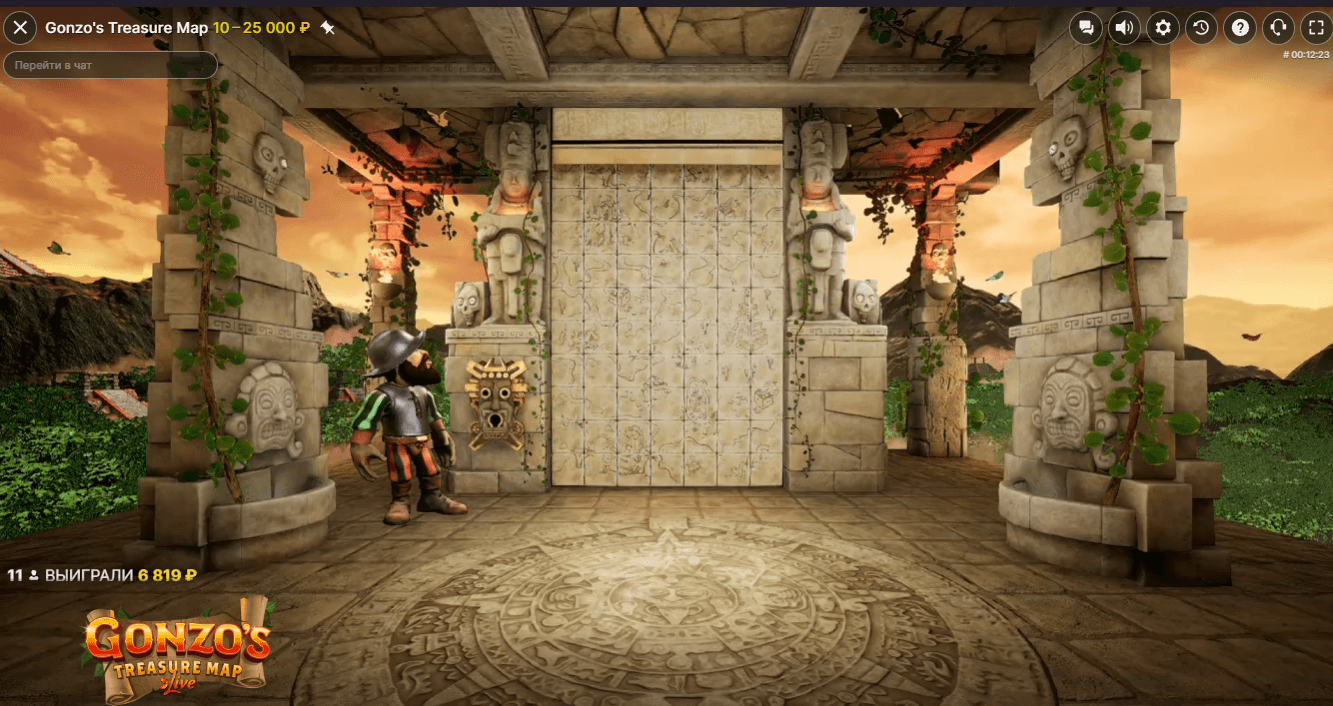
Task: Switch to fullscreen mode
Action: click(x=1316, y=28)
